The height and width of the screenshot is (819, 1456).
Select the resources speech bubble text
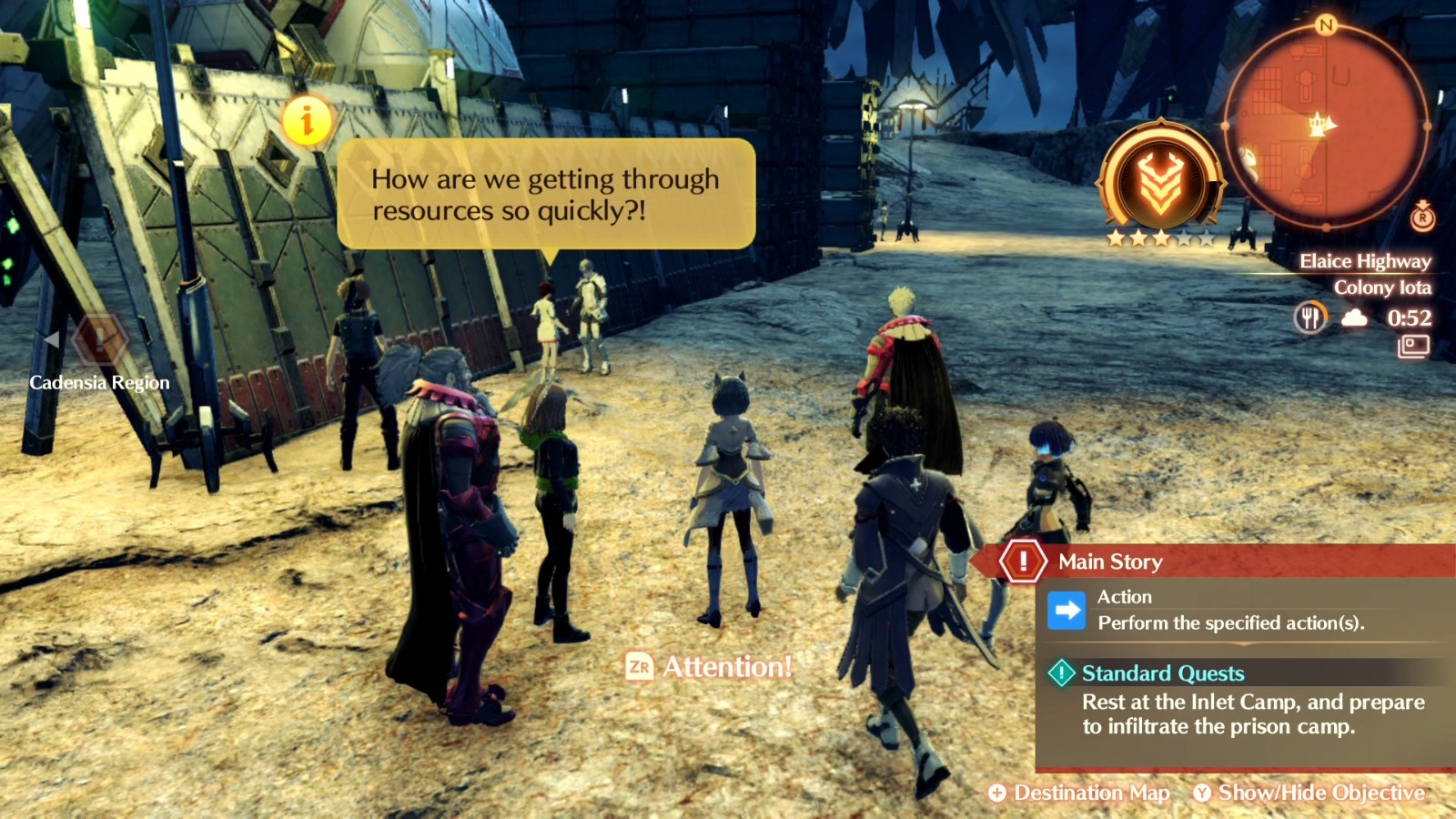[x=544, y=196]
